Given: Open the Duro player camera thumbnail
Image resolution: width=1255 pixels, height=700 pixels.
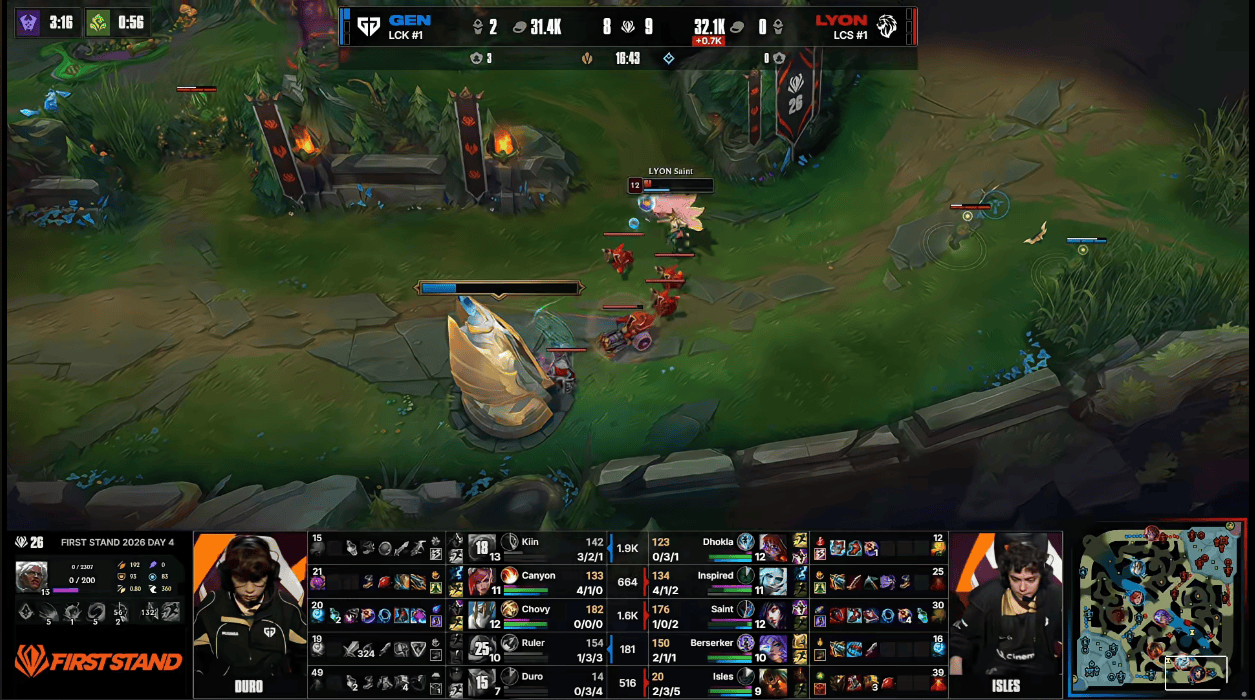Looking at the screenshot, I should tap(249, 614).
